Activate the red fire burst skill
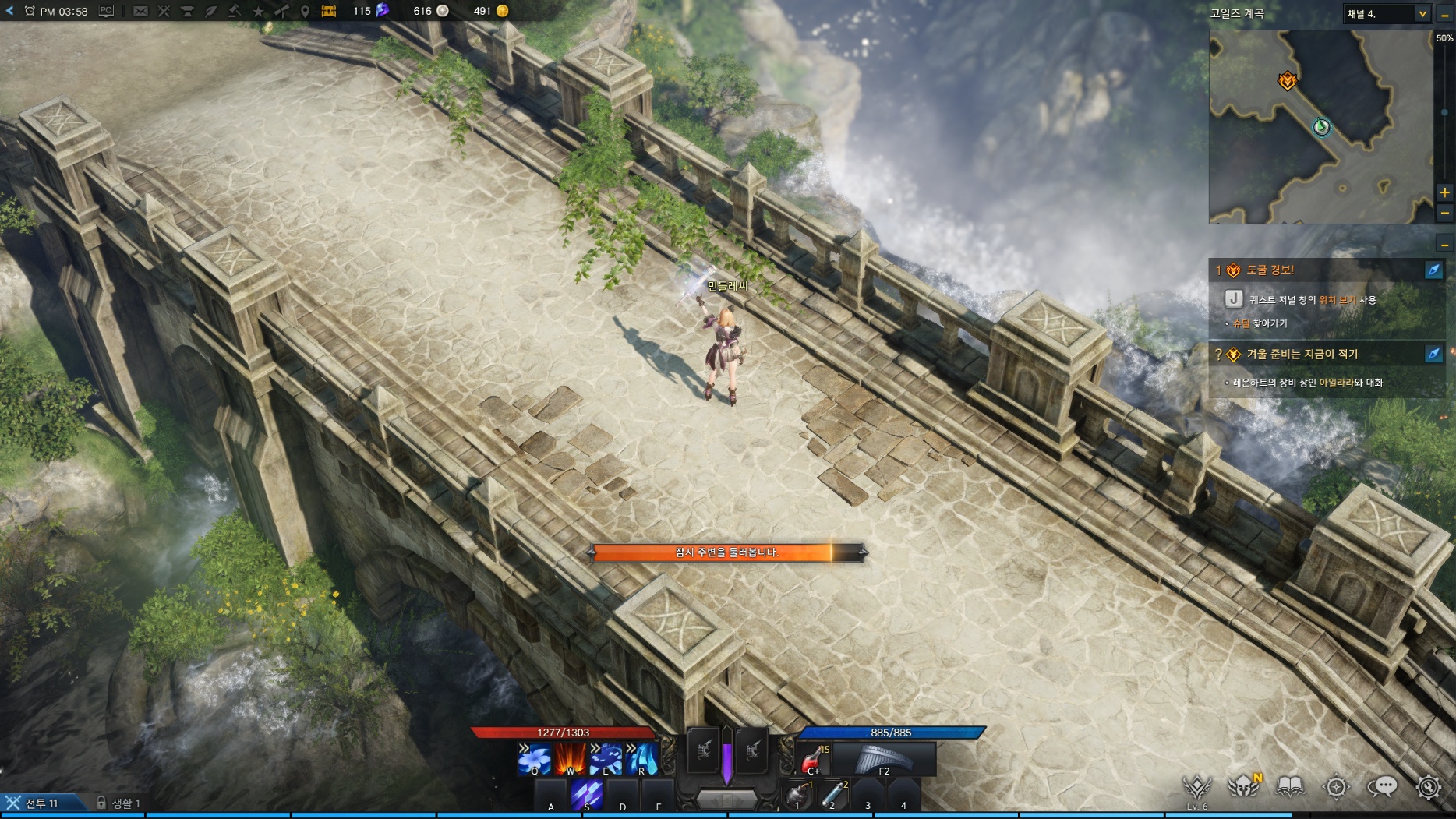This screenshot has width=1456, height=819. coord(571,759)
